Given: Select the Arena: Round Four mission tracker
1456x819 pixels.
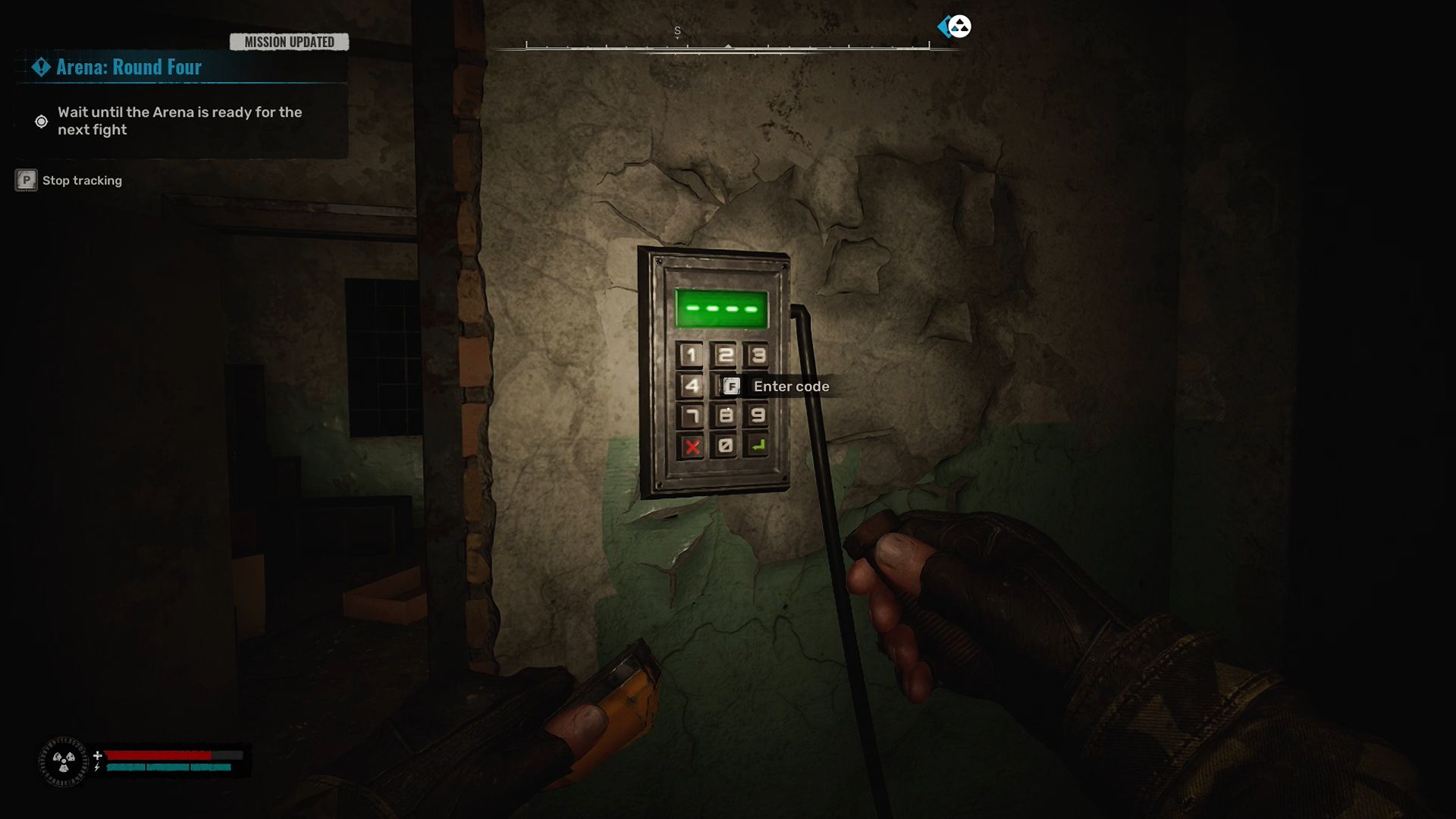Looking at the screenshot, I should pyautogui.click(x=129, y=67).
